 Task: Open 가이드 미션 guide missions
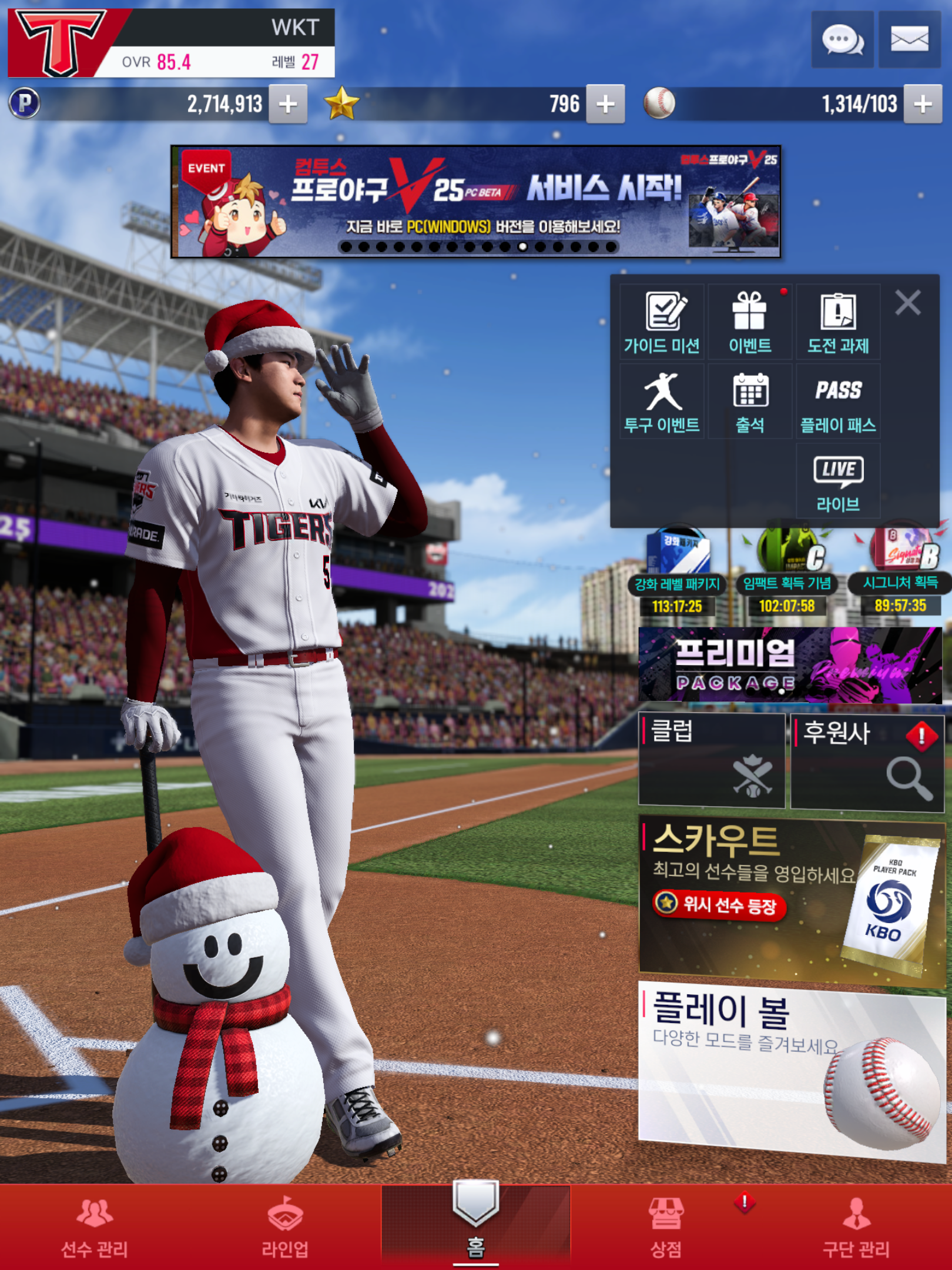point(662,322)
